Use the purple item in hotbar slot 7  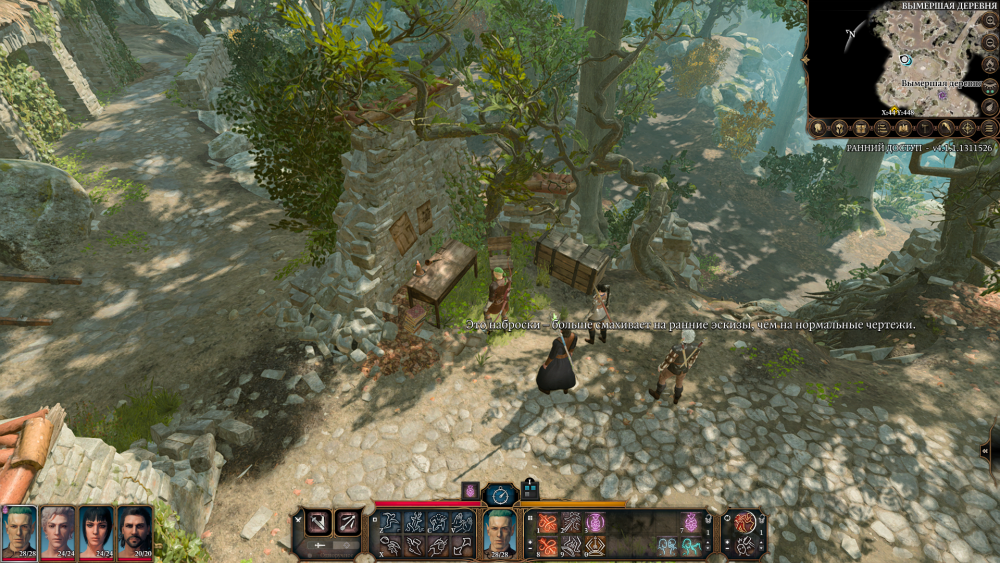[x=689, y=522]
